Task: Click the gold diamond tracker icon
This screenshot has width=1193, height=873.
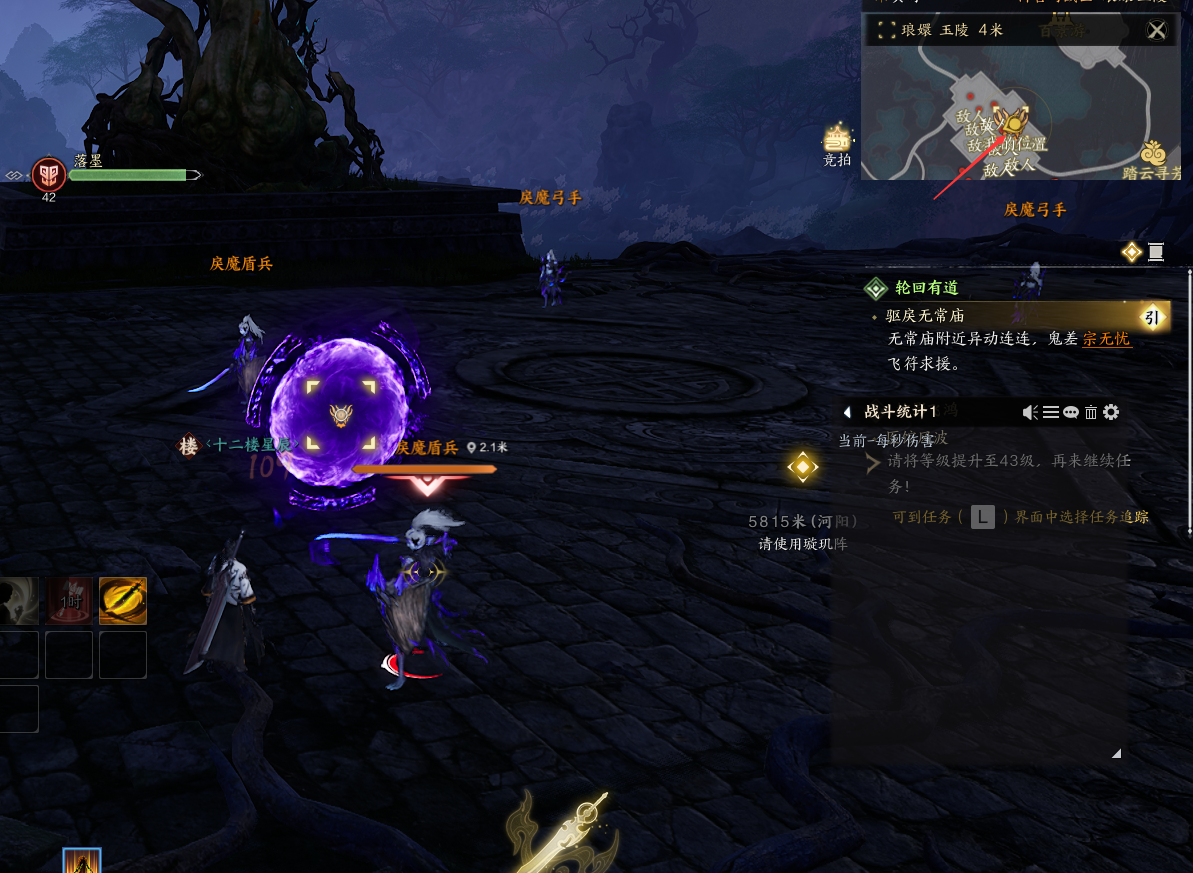Action: [1131, 252]
